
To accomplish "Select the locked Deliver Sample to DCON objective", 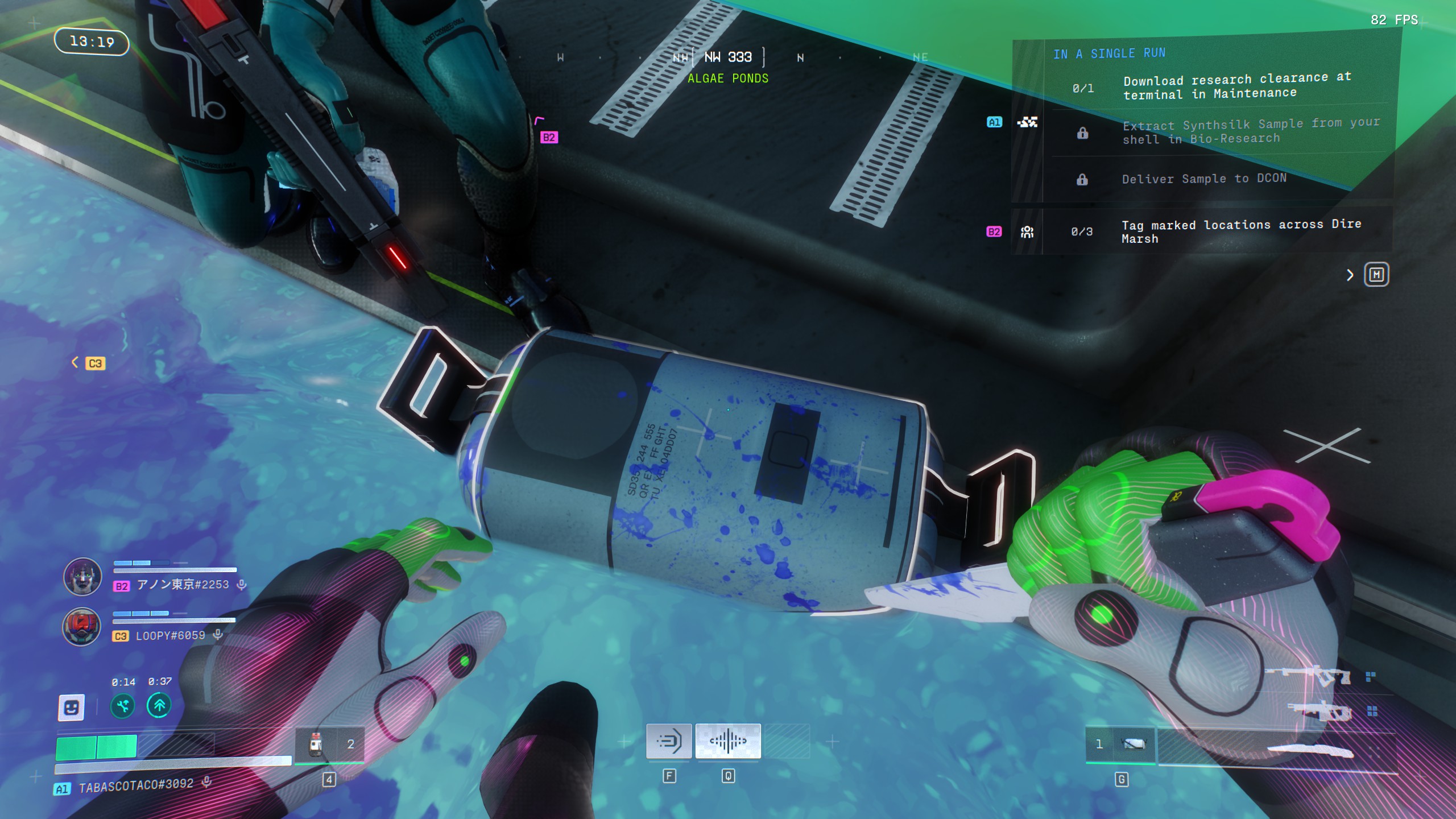I will tap(1203, 179).
